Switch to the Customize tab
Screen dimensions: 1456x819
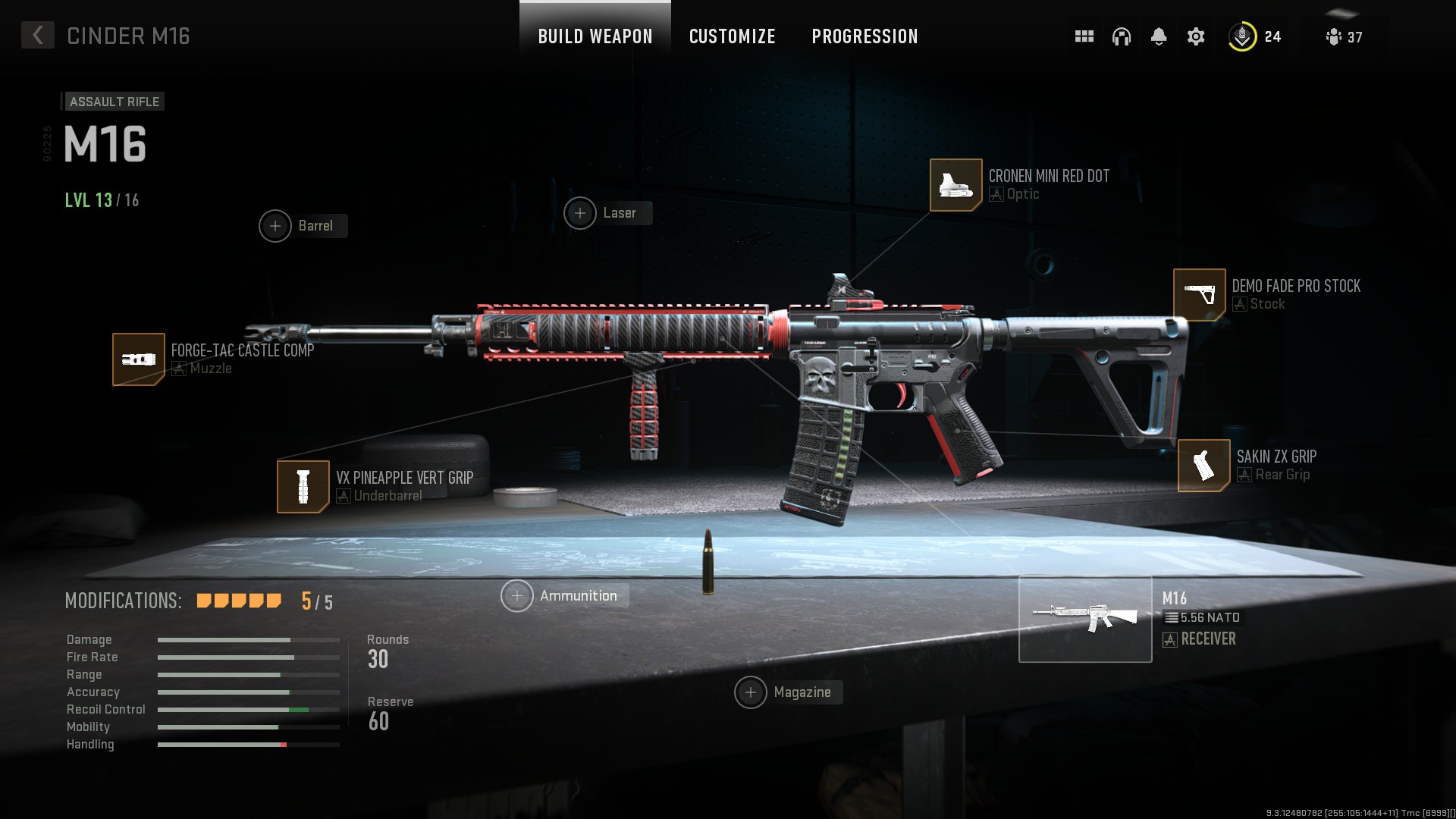click(732, 36)
